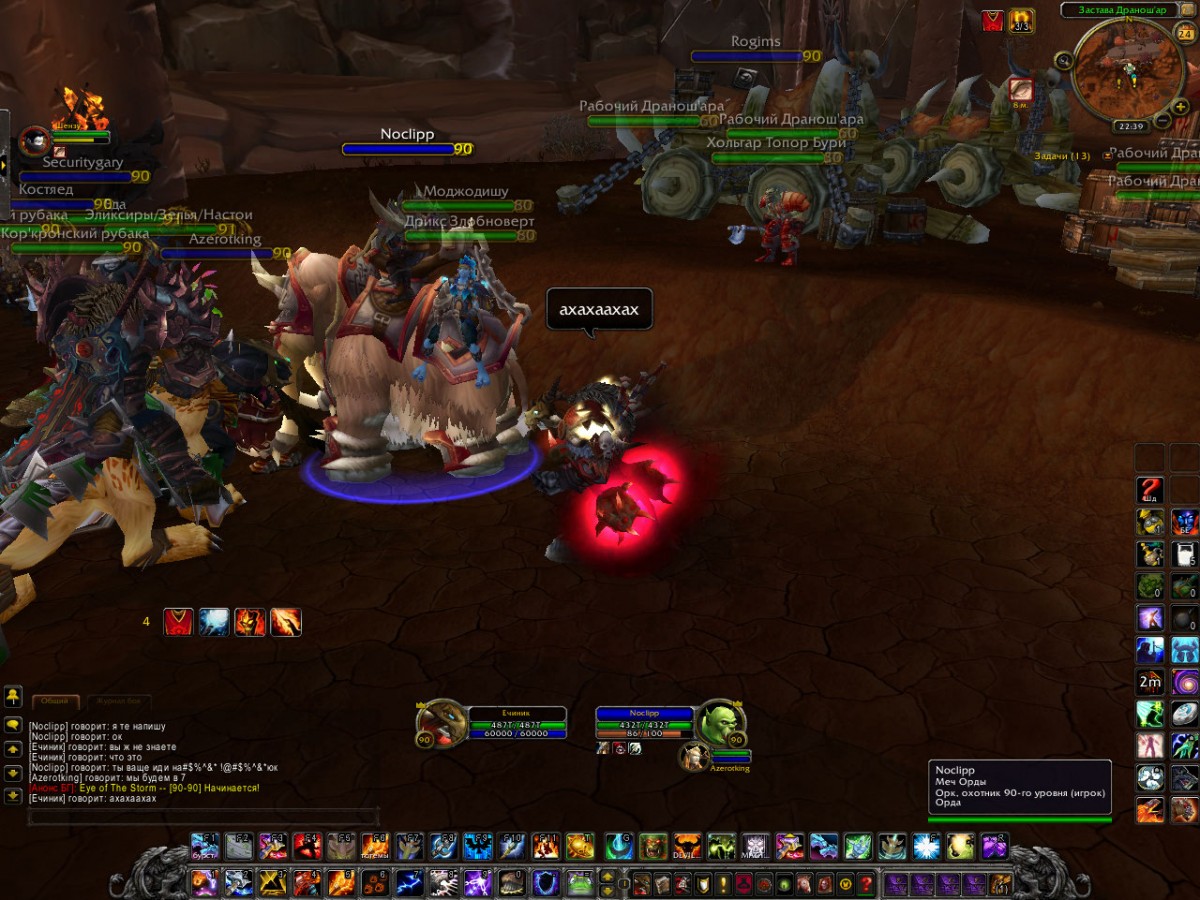Screen dimensions: 1200x900
Task: Zoom out the minimap with the minus button
Action: click(x=1163, y=121)
